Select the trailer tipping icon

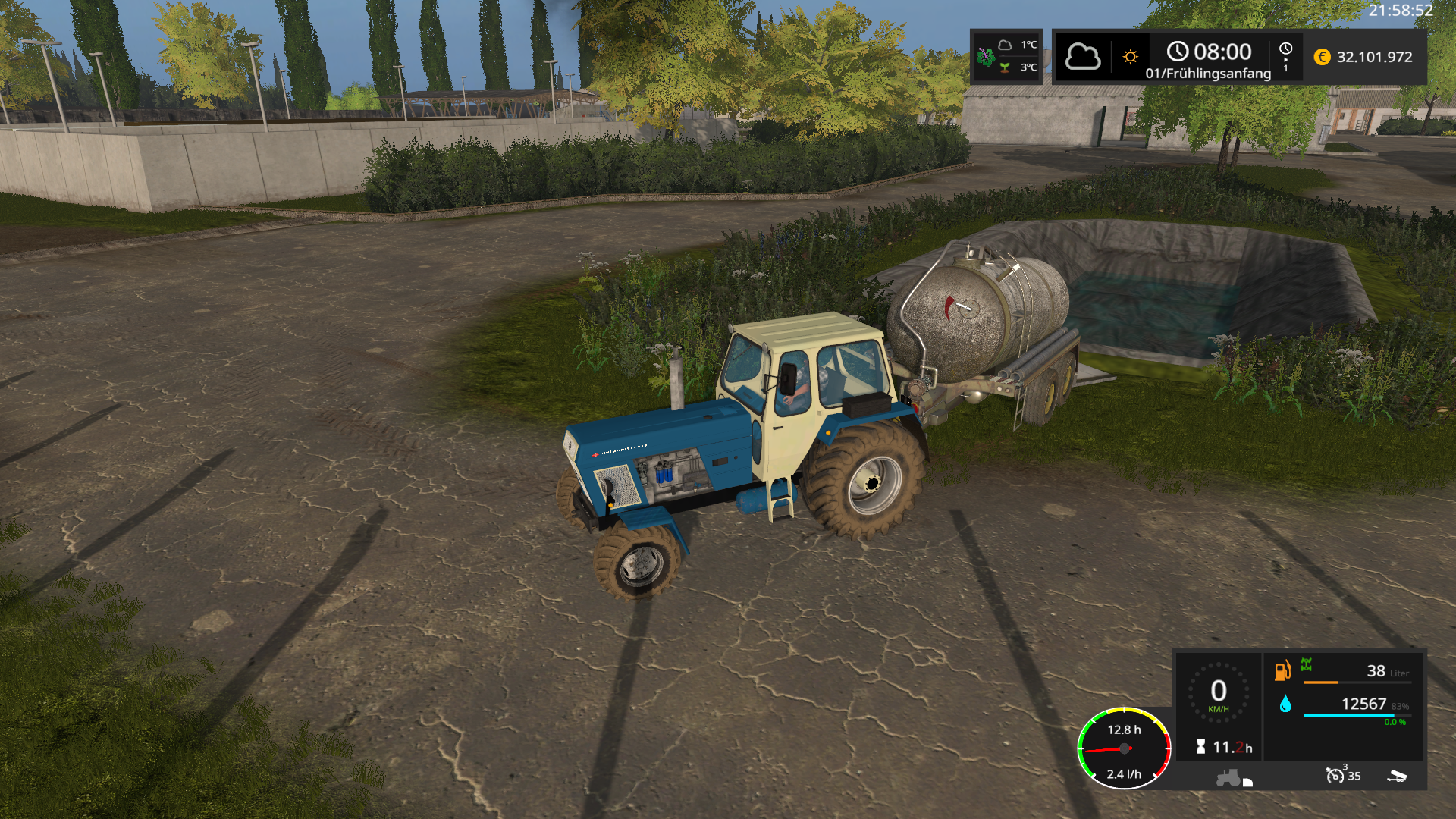1397,776
